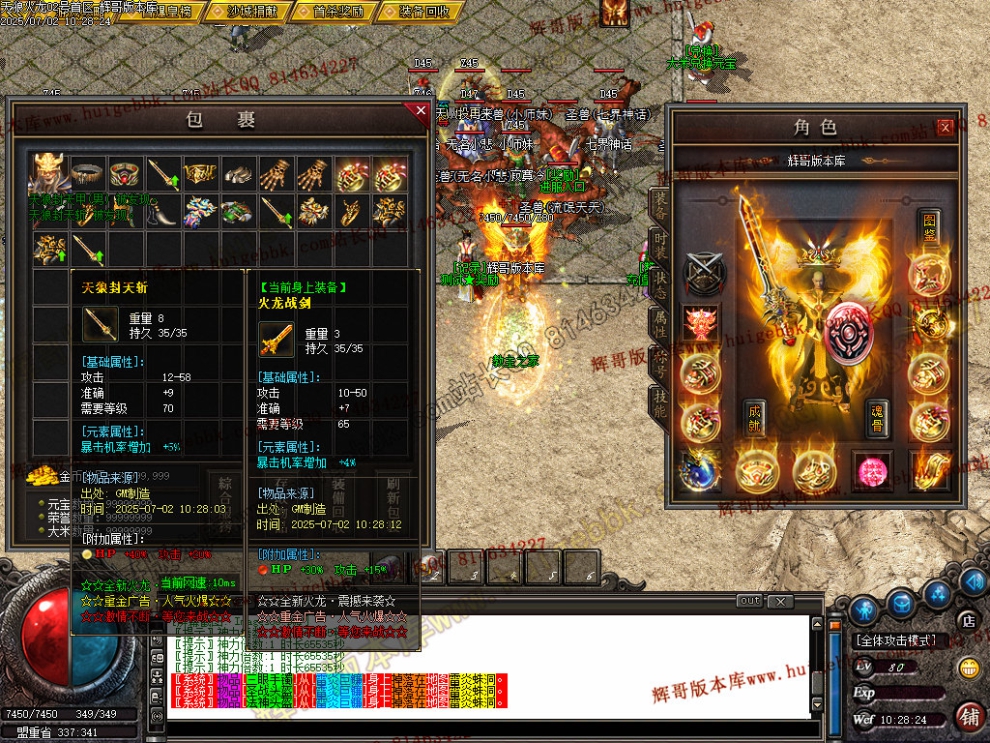990x743 pixels.
Task: Open the 成就 achievements button
Action: [755, 416]
